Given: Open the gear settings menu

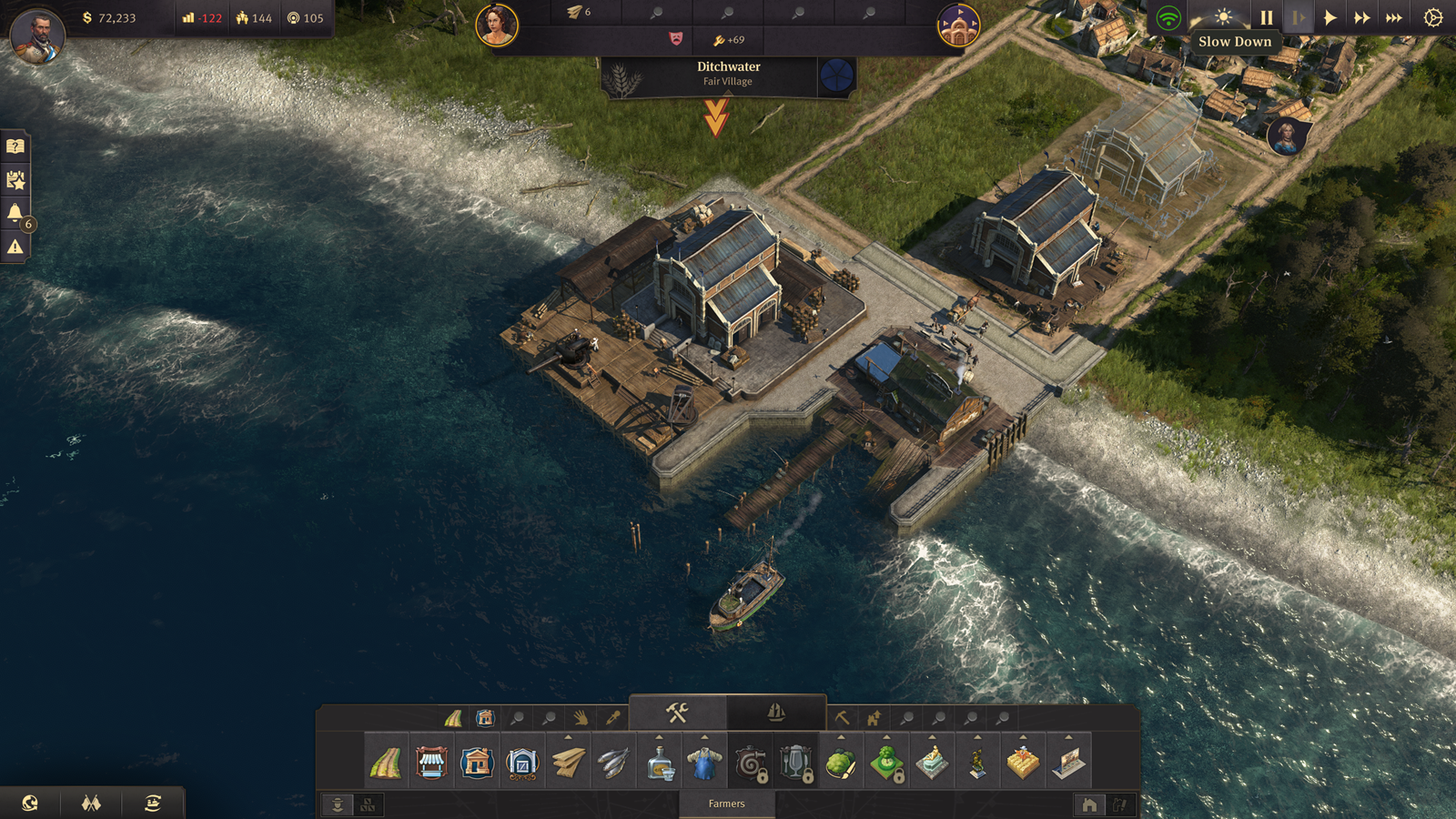Looking at the screenshot, I should pyautogui.click(x=1432, y=17).
